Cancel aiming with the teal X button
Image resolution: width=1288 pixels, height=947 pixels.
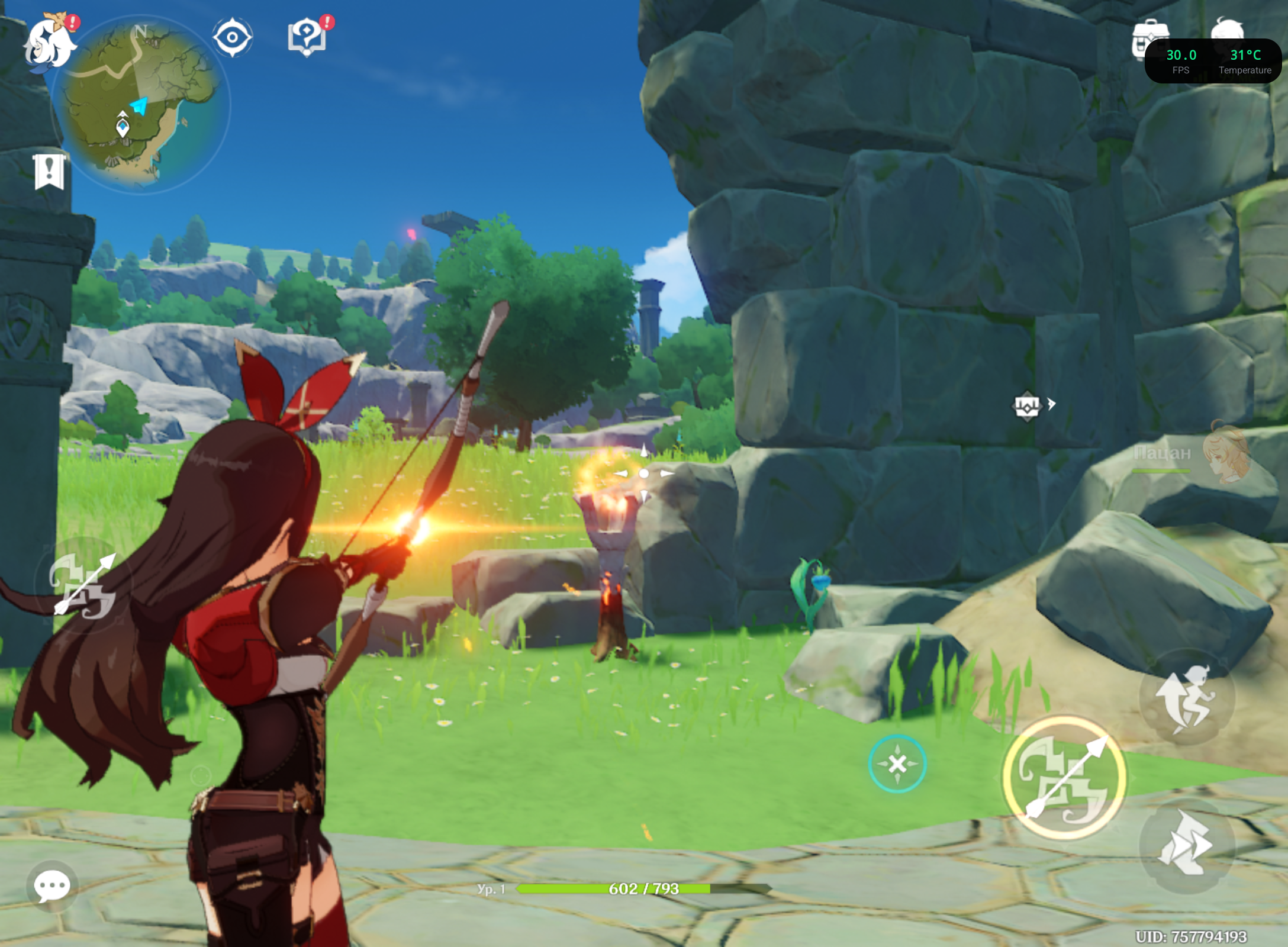pos(897,764)
